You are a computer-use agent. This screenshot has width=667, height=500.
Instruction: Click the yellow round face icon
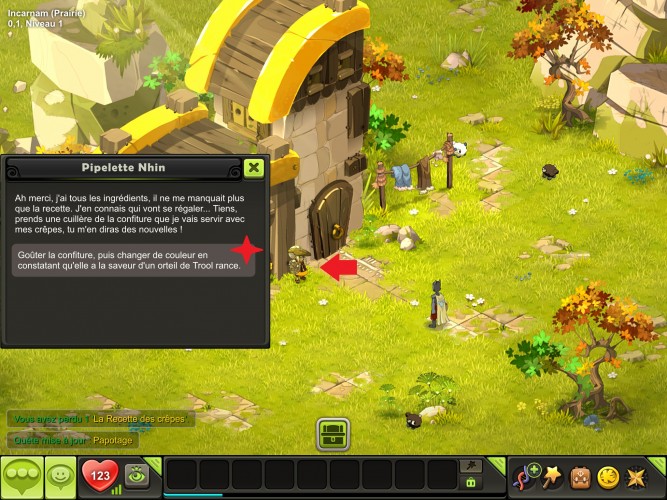(x=607, y=476)
